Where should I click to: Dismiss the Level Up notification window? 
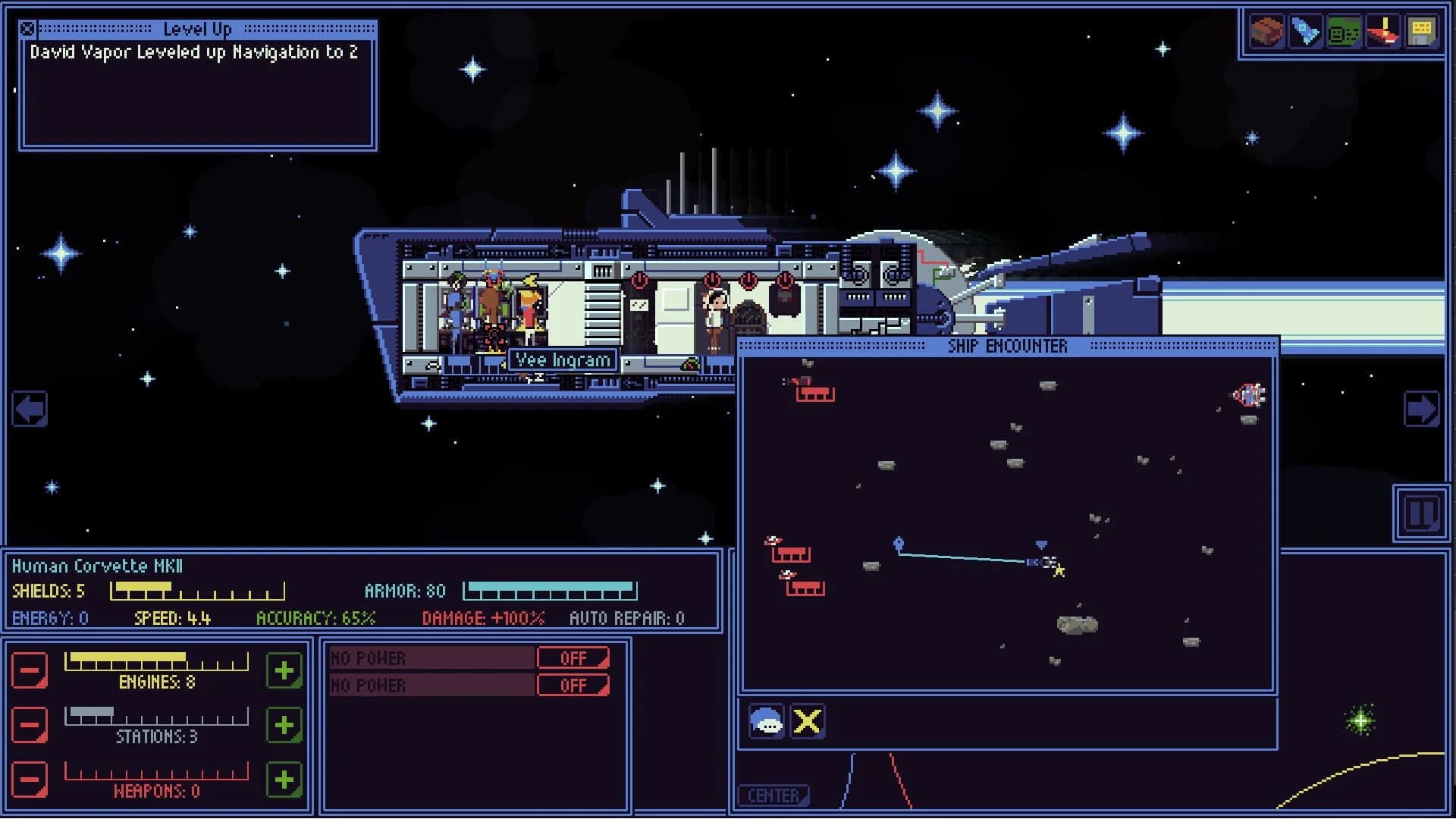click(27, 30)
